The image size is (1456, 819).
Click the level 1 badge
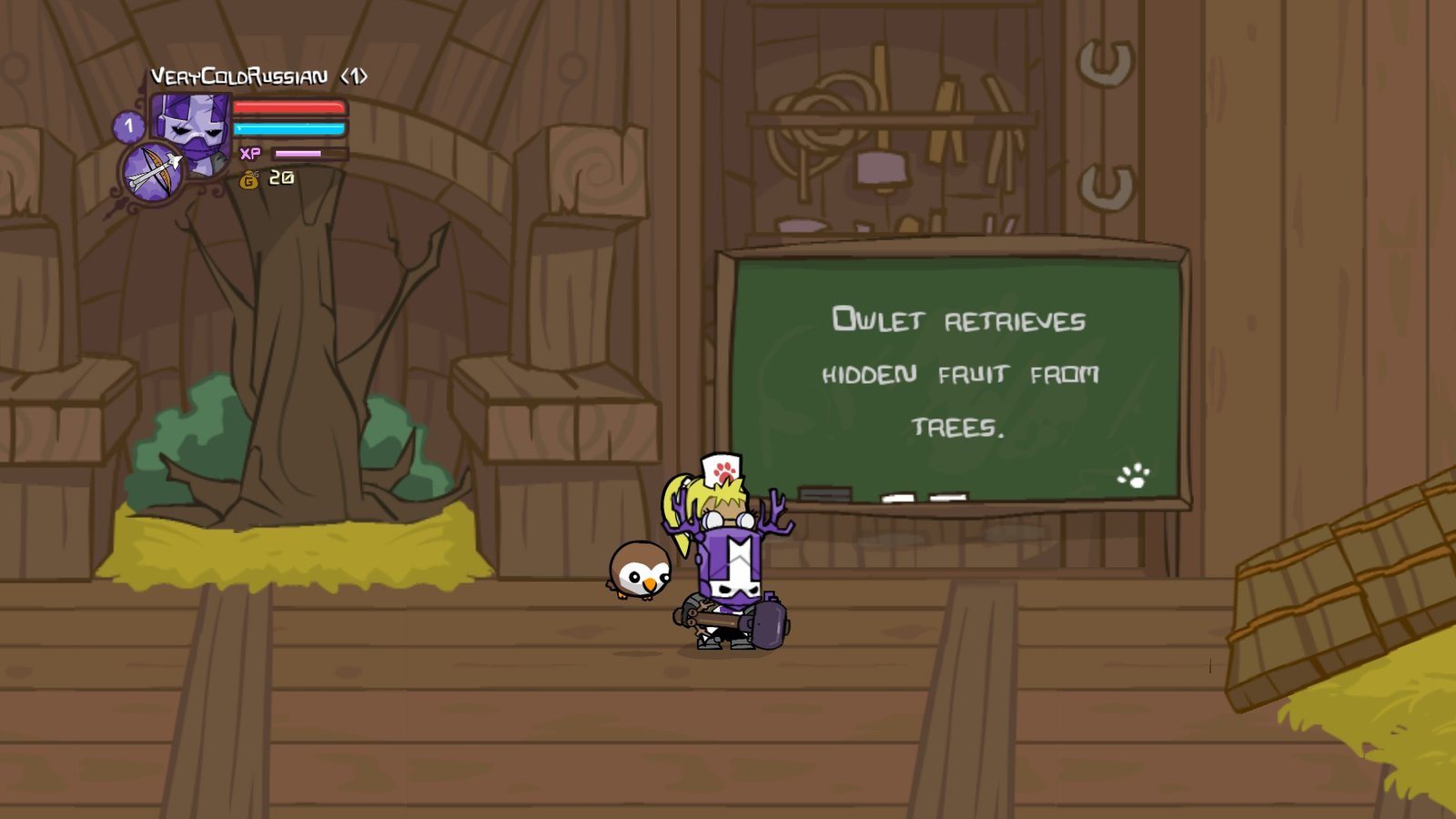coord(128,126)
